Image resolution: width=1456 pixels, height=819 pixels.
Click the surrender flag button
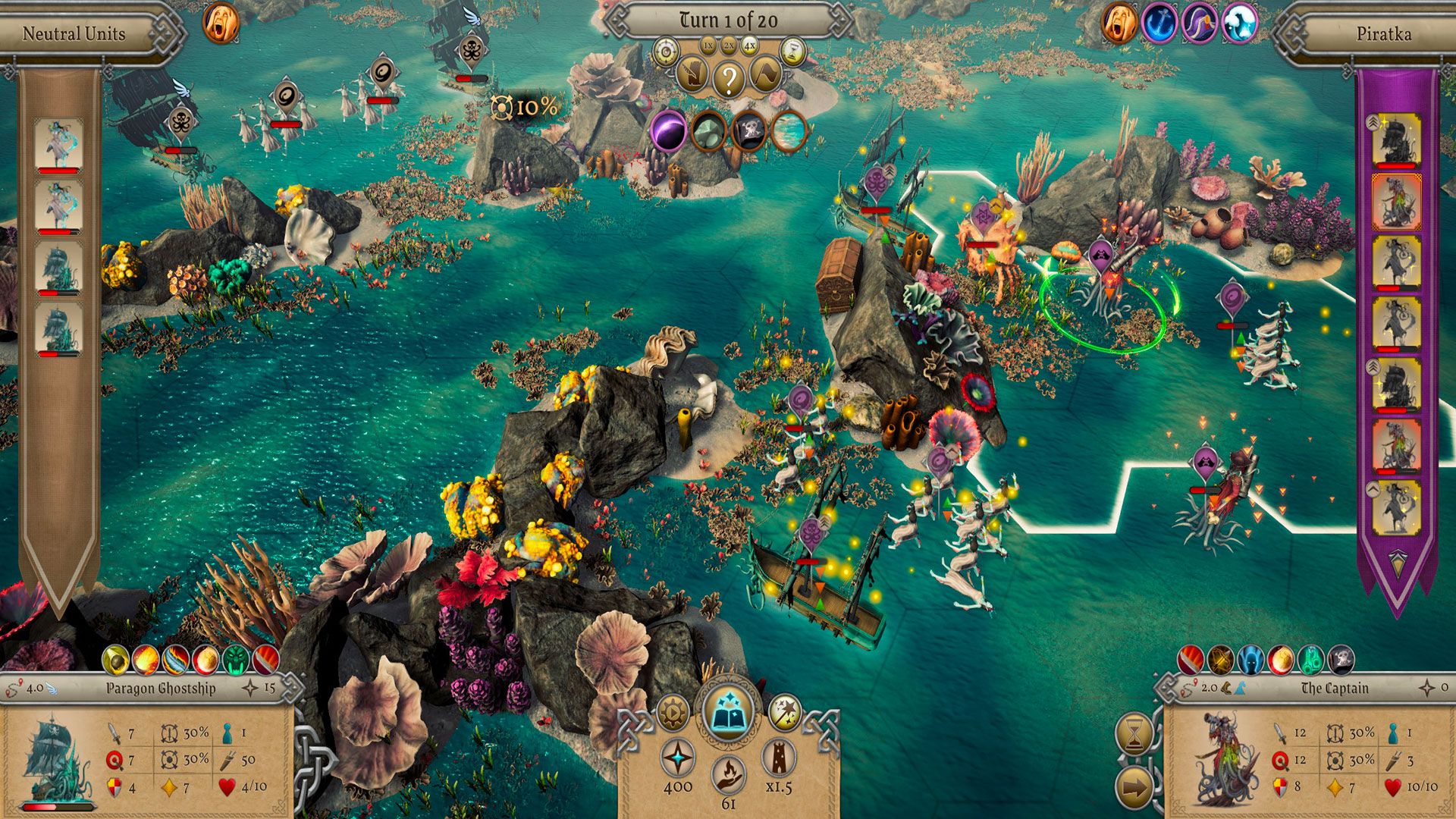pos(765,76)
